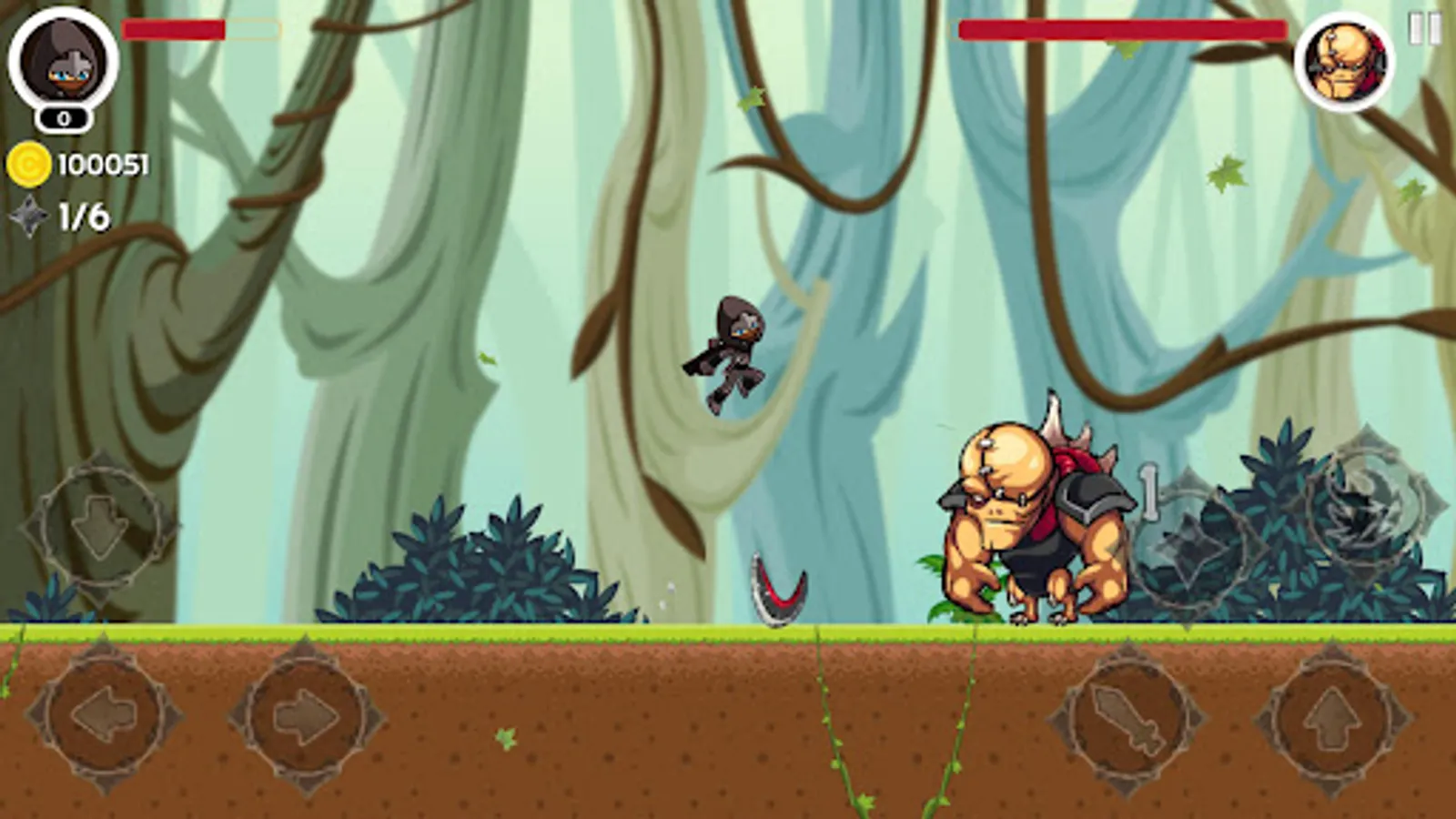
Task: Tap the 0 score badge under avatar
Action: click(62, 118)
